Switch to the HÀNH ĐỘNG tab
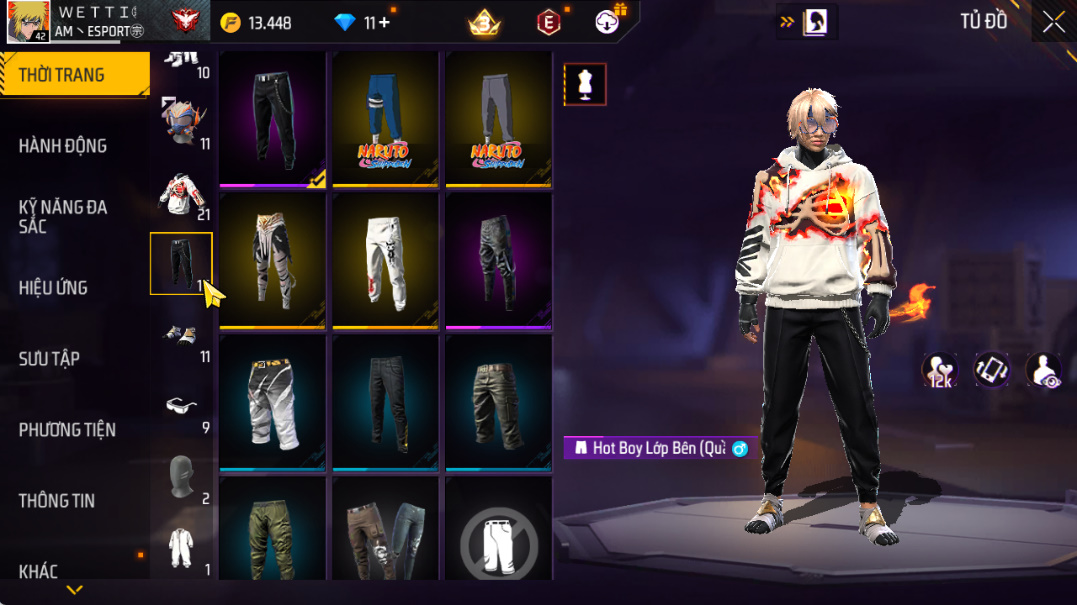This screenshot has height=605, width=1077. (x=62, y=146)
